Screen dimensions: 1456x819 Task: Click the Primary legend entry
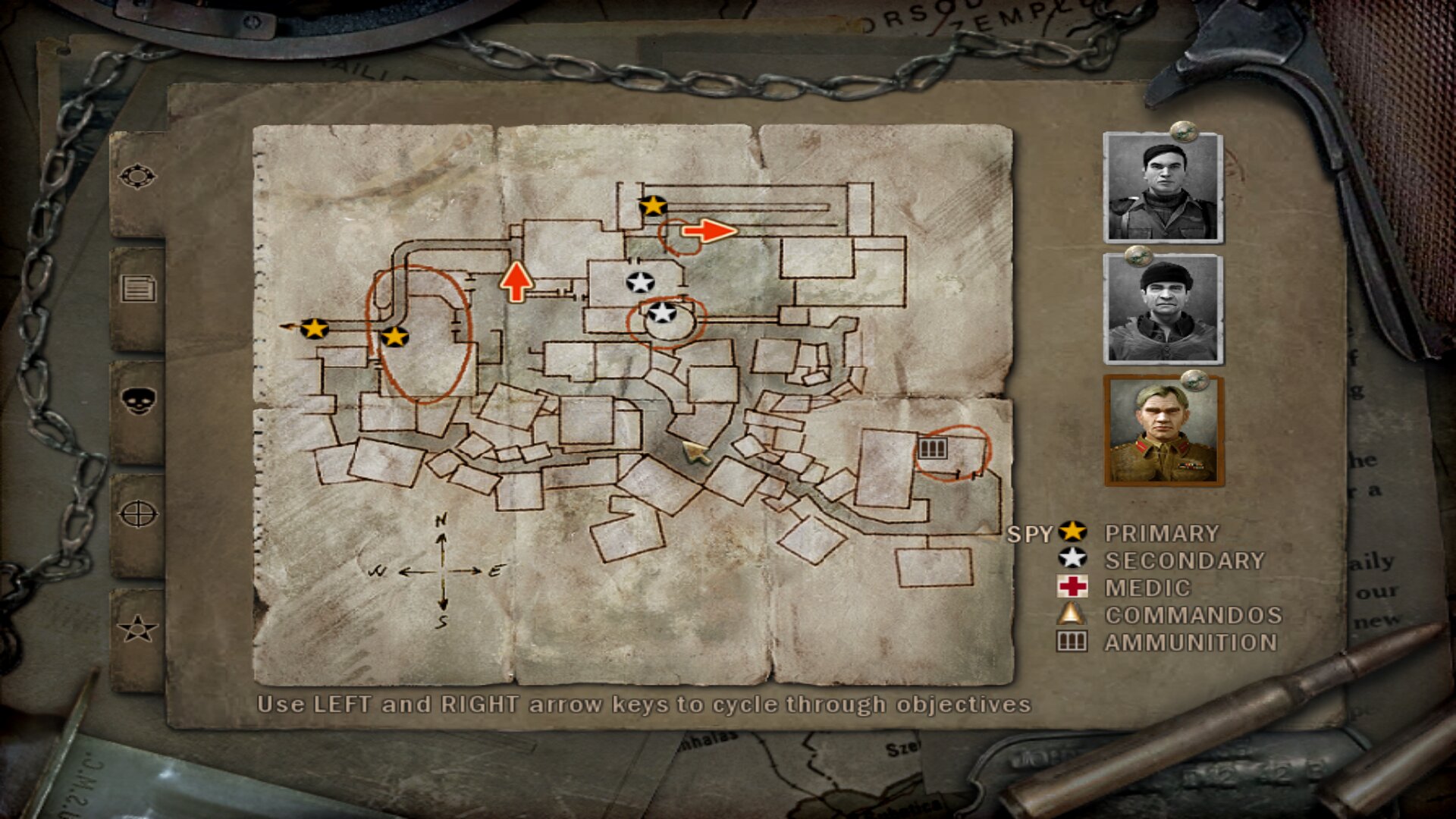[x=1161, y=533]
